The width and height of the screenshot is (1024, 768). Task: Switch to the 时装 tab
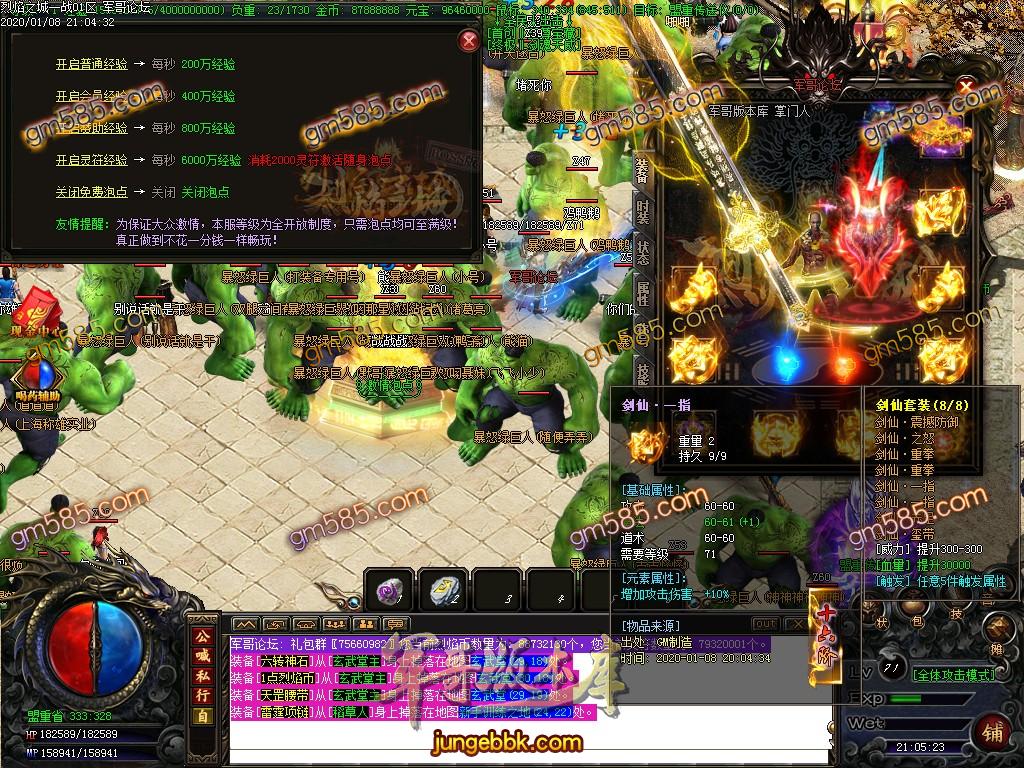point(642,212)
